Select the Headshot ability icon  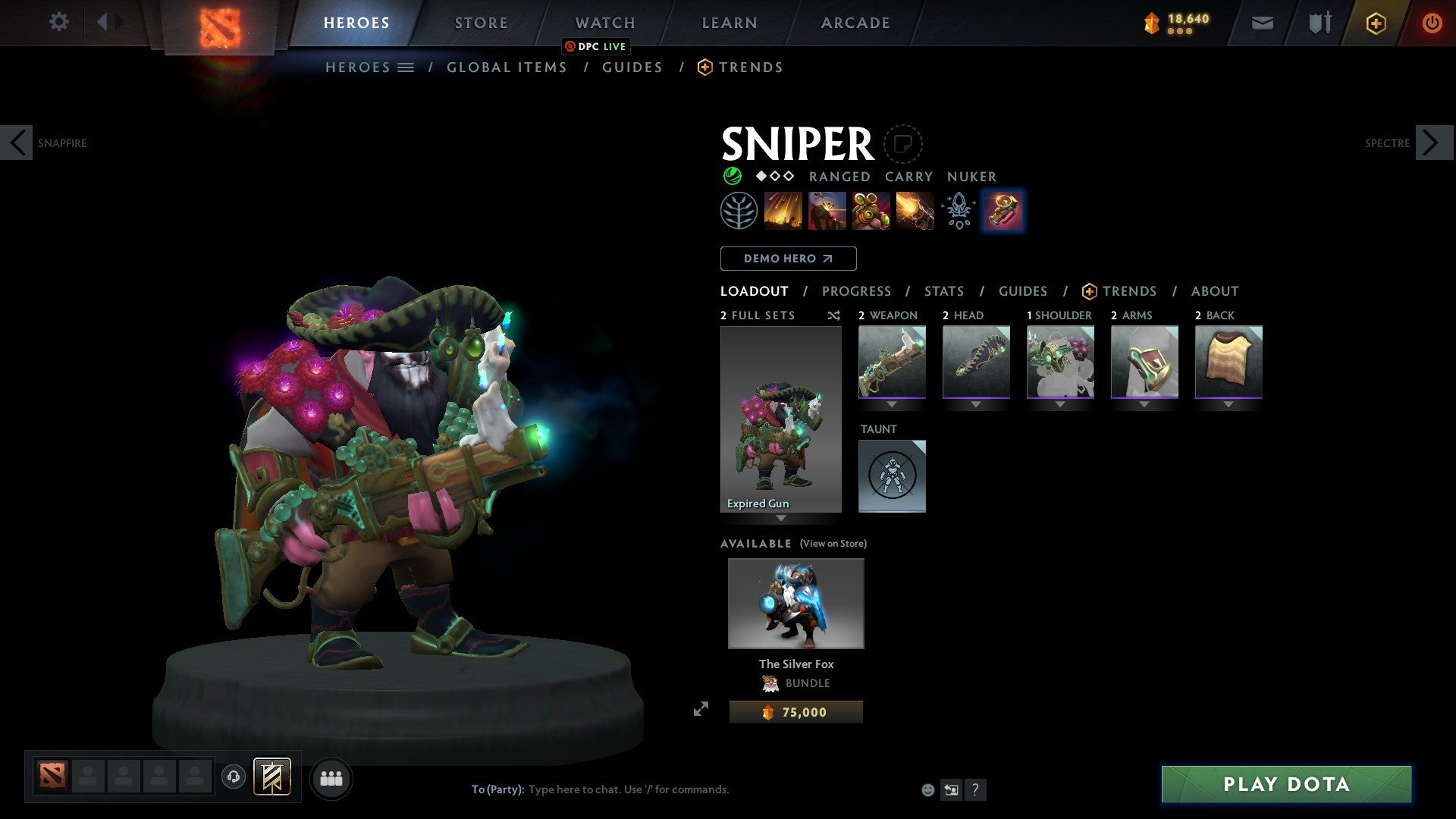pyautogui.click(x=827, y=210)
